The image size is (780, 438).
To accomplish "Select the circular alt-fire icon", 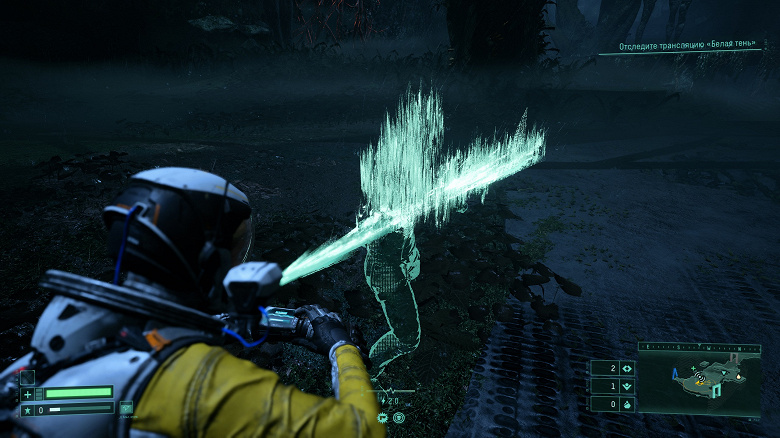I will (x=399, y=416).
